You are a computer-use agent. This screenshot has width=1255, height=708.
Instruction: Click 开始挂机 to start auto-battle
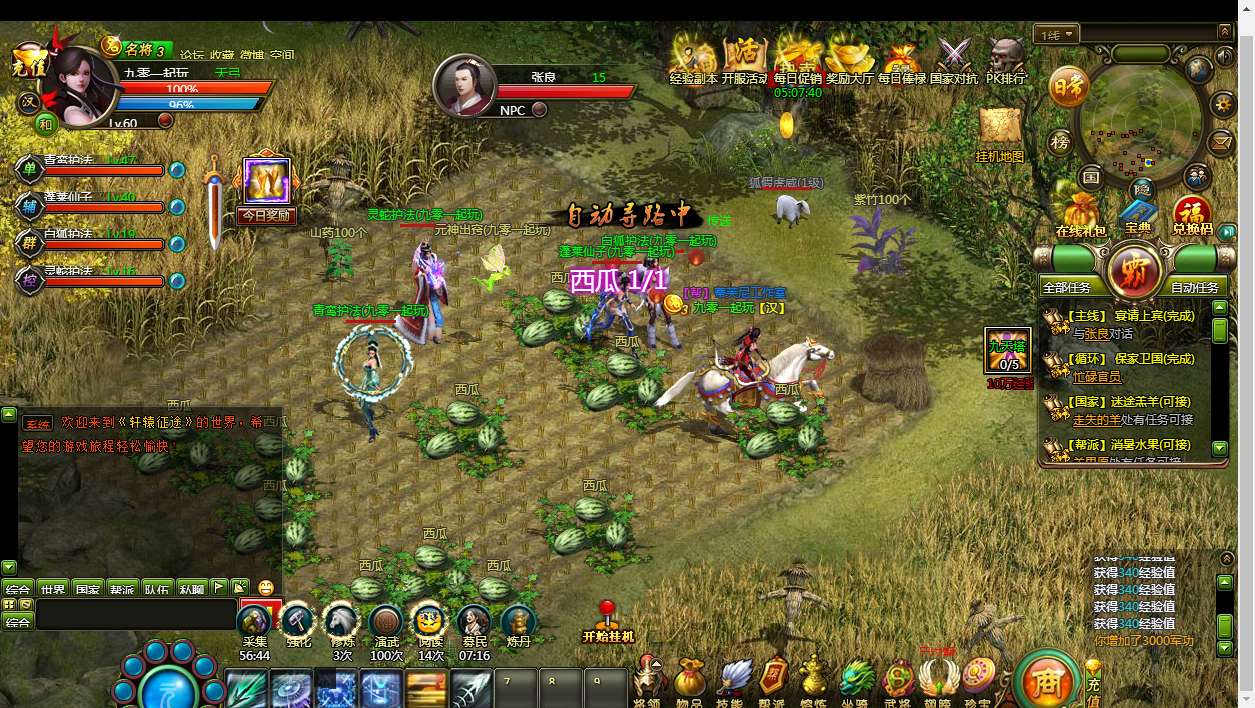click(608, 624)
